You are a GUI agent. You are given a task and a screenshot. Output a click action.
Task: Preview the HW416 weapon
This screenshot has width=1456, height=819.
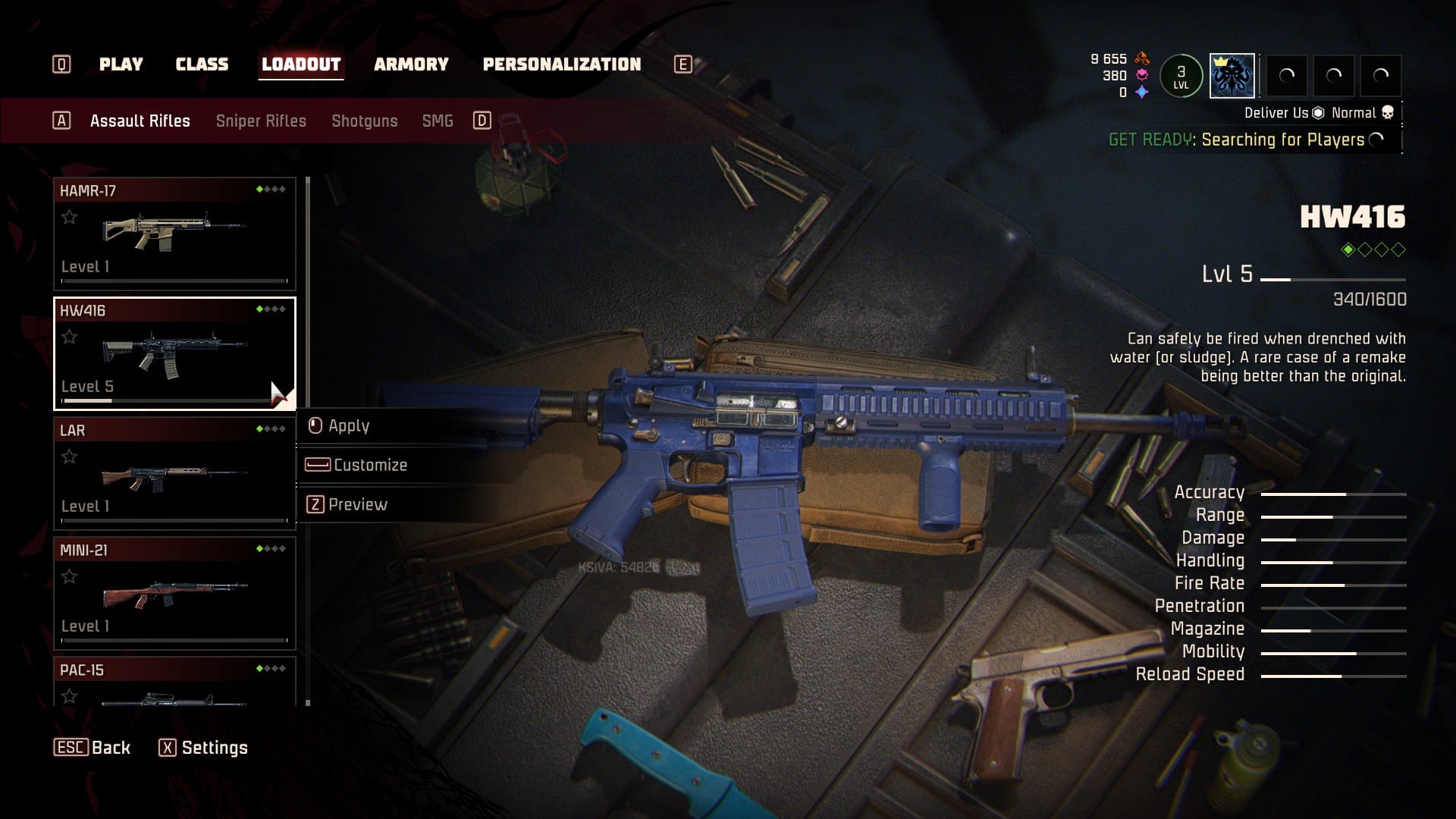[x=357, y=505]
